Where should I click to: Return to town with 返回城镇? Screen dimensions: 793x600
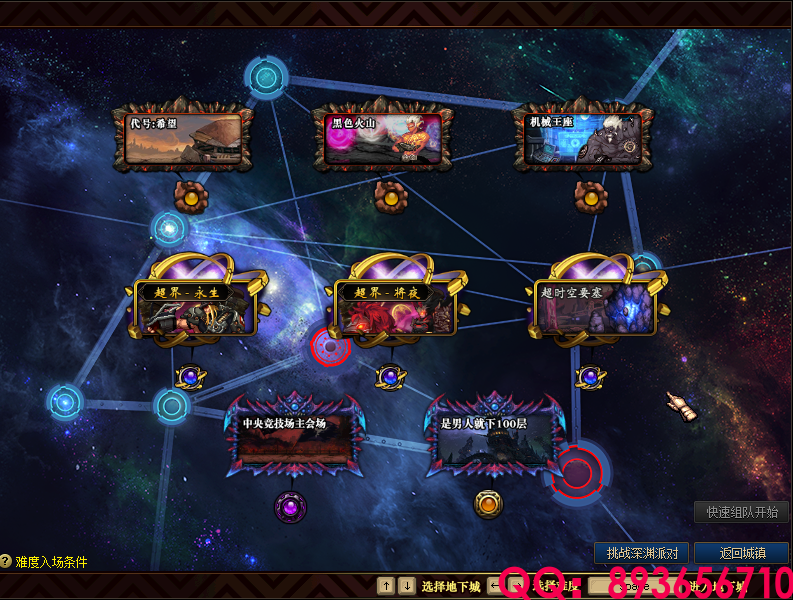(743, 552)
